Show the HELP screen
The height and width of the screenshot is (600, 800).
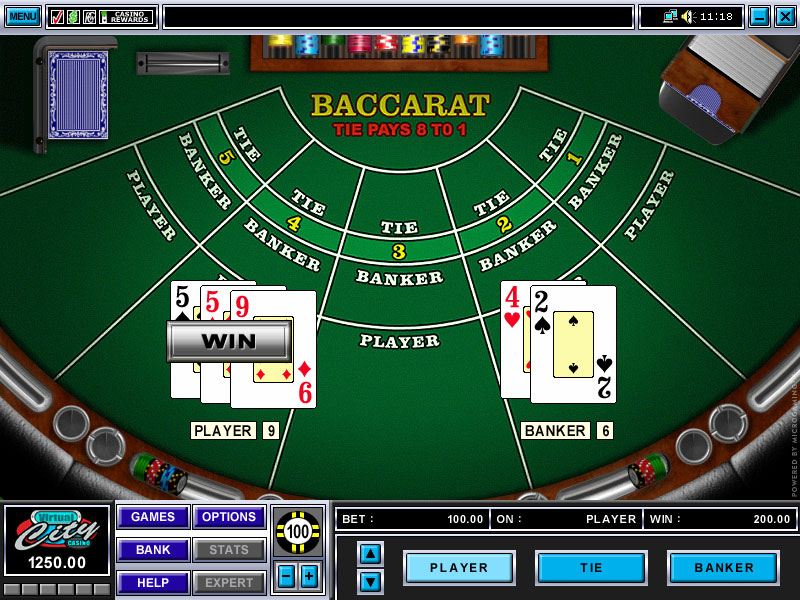pyautogui.click(x=153, y=583)
